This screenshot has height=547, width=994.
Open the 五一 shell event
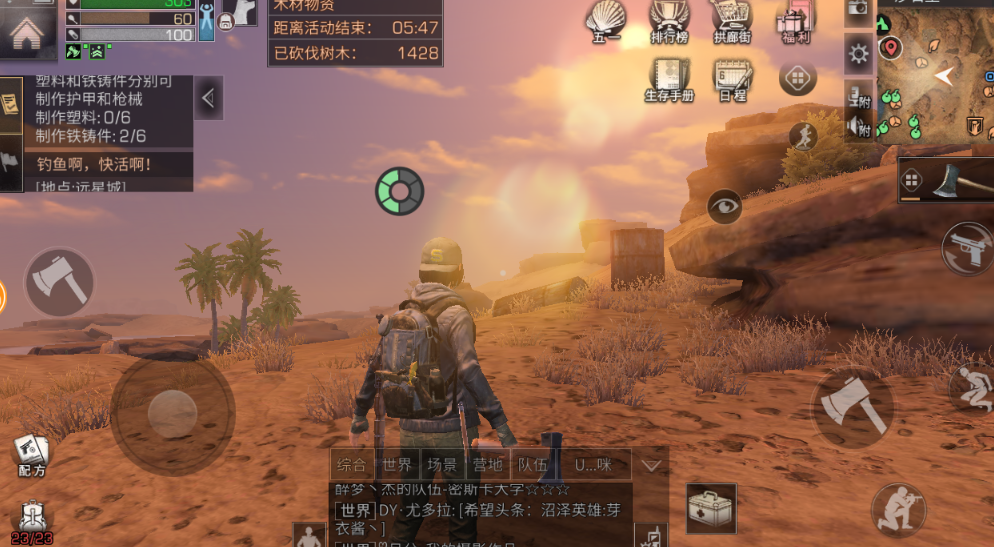[605, 22]
